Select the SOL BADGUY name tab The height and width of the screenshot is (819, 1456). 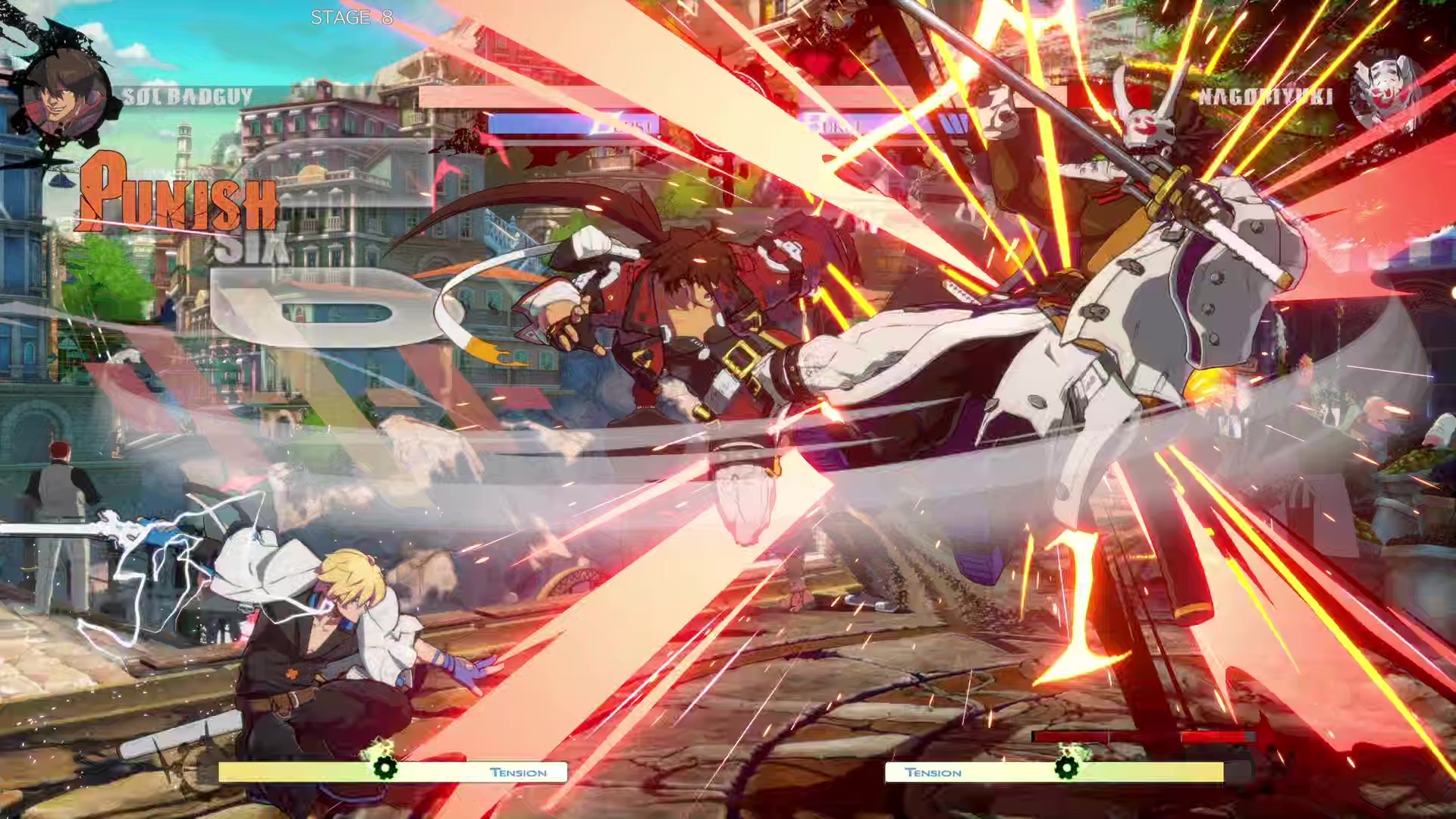(x=186, y=94)
